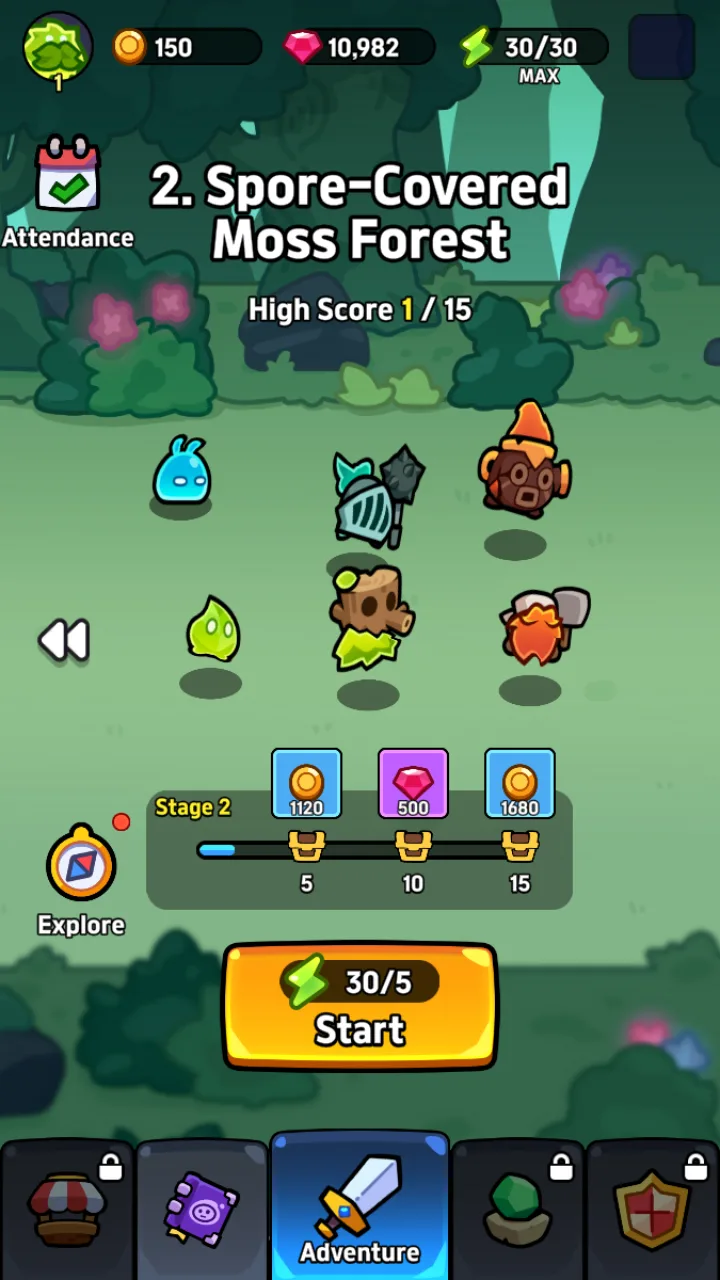Select the locked green gem rock tab
The image size is (720, 1280).
(x=518, y=1212)
